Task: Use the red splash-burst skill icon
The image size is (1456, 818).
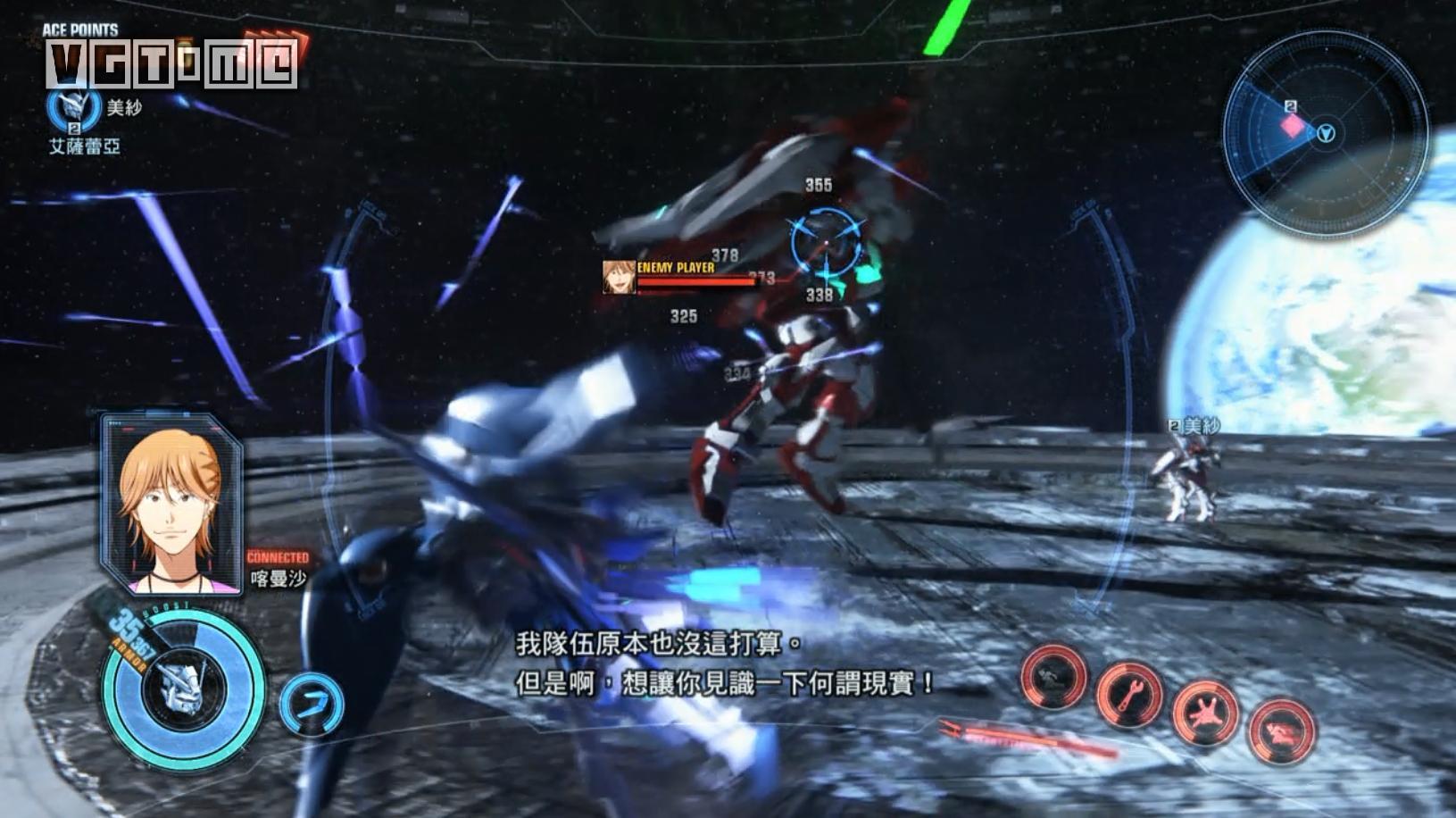Action: [x=1205, y=714]
